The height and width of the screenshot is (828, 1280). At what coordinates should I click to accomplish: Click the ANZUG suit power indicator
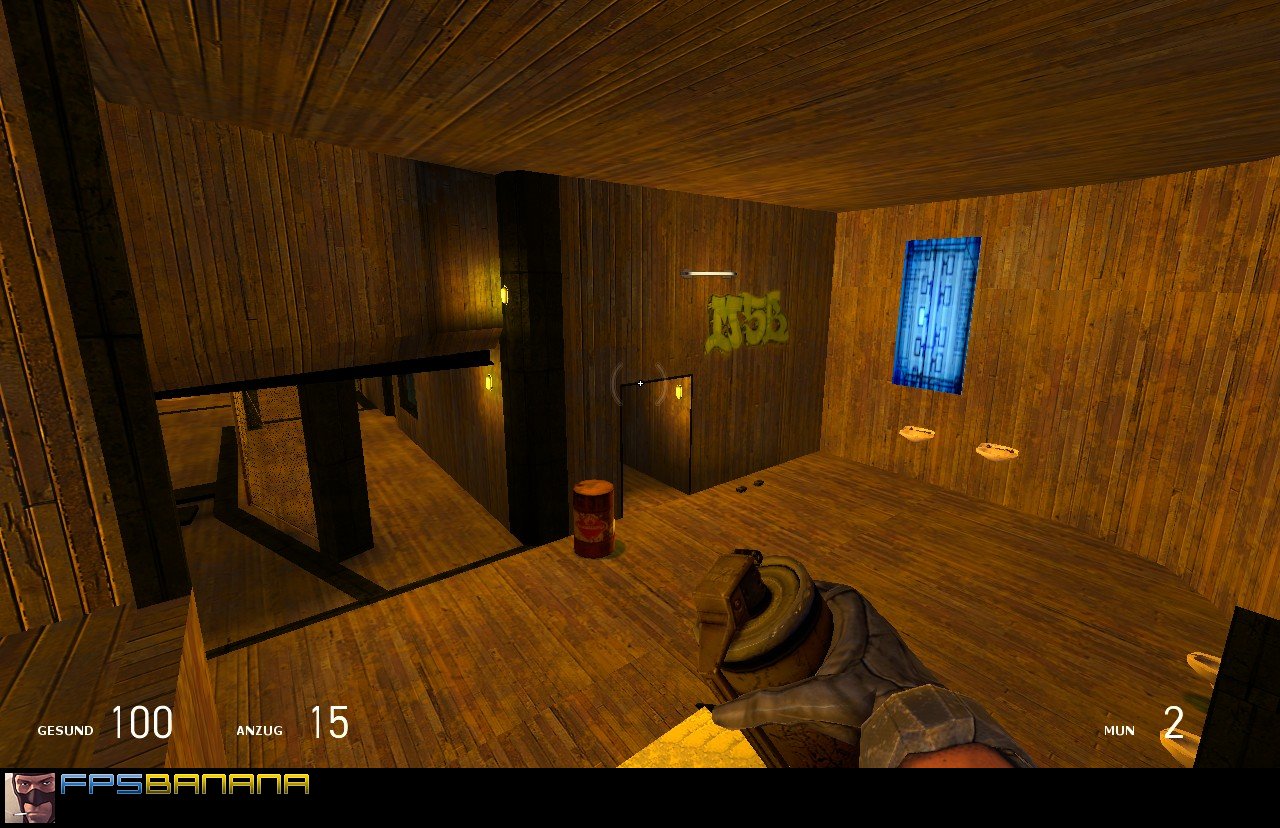262,730
